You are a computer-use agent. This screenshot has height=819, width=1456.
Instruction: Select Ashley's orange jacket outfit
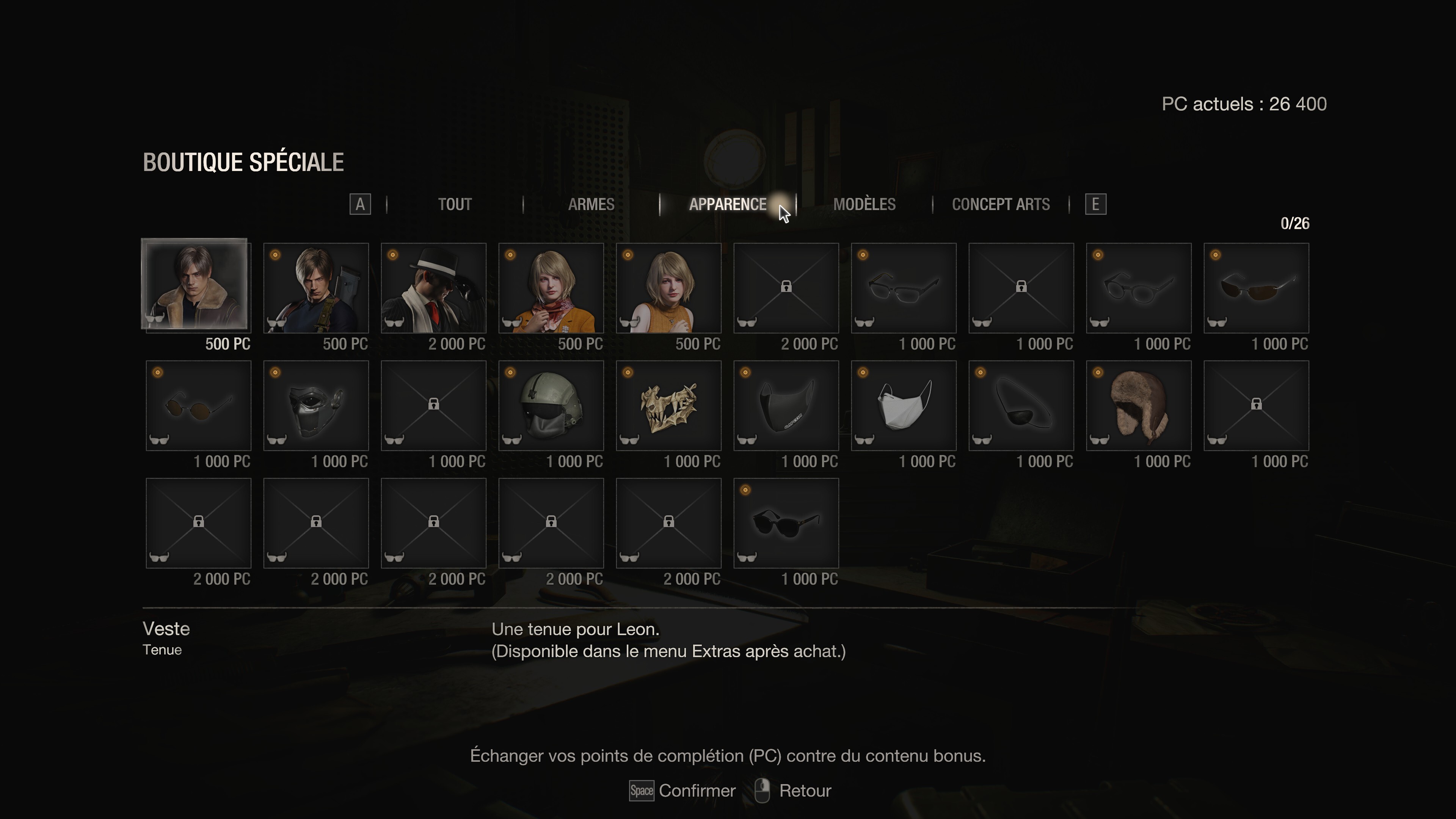pyautogui.click(x=551, y=288)
